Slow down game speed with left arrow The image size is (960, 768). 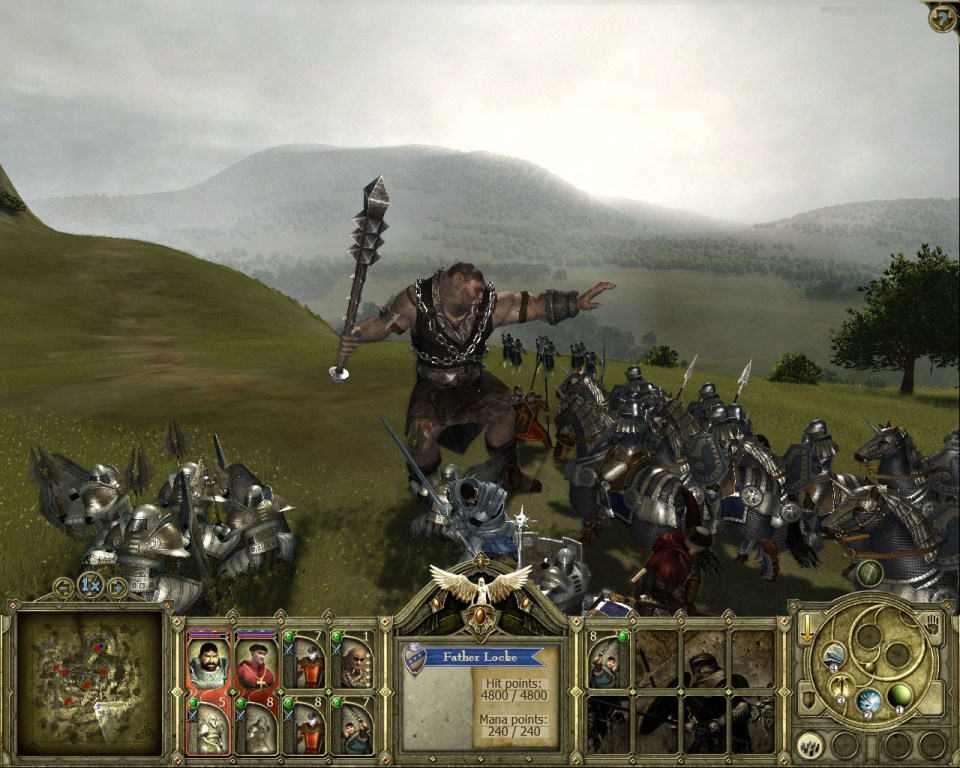(x=63, y=587)
